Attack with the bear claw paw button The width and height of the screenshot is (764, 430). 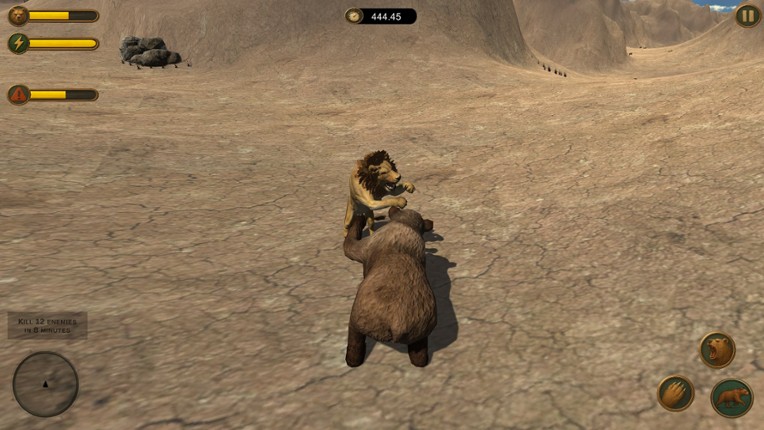676,393
